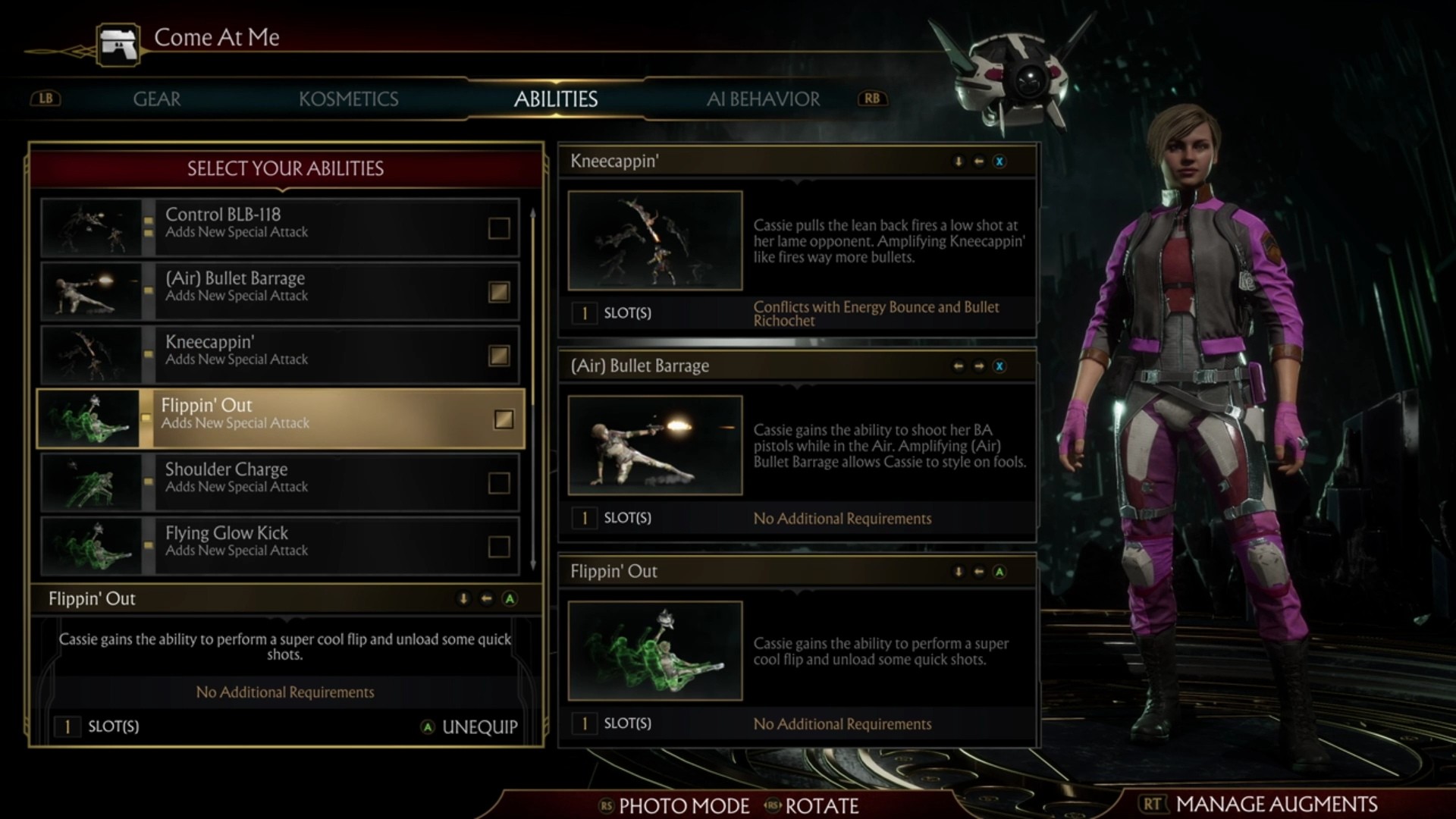Click the green A icon on the Flippin' Out panel
The image size is (1456, 819).
[999, 572]
